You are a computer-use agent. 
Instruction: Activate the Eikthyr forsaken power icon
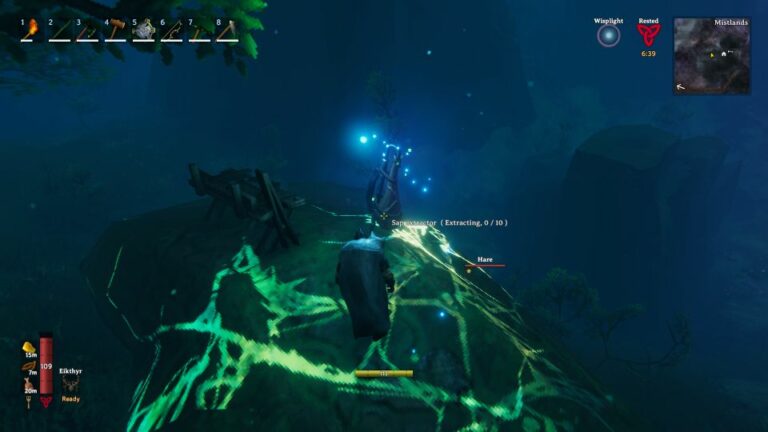point(70,383)
